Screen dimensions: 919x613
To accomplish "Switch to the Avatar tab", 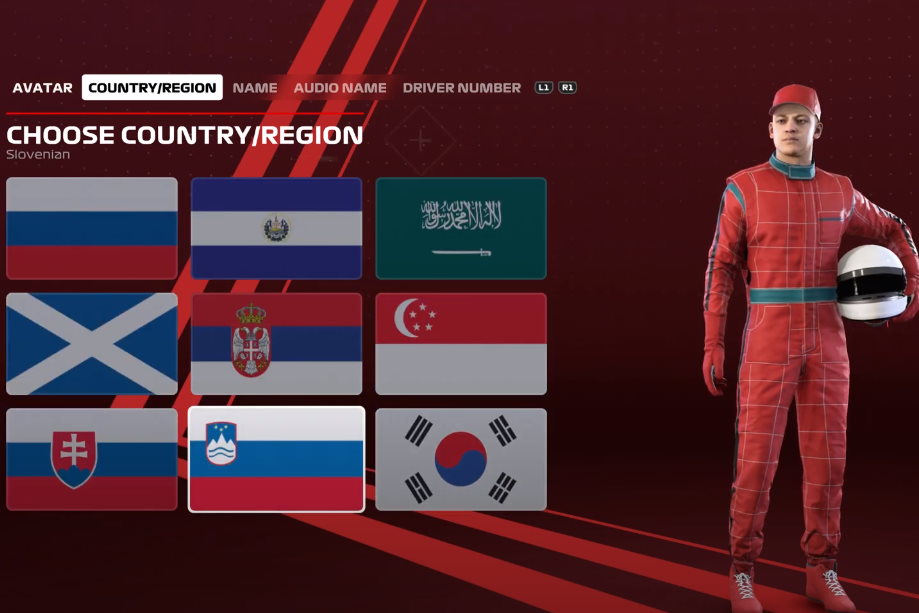I will 42,88.
